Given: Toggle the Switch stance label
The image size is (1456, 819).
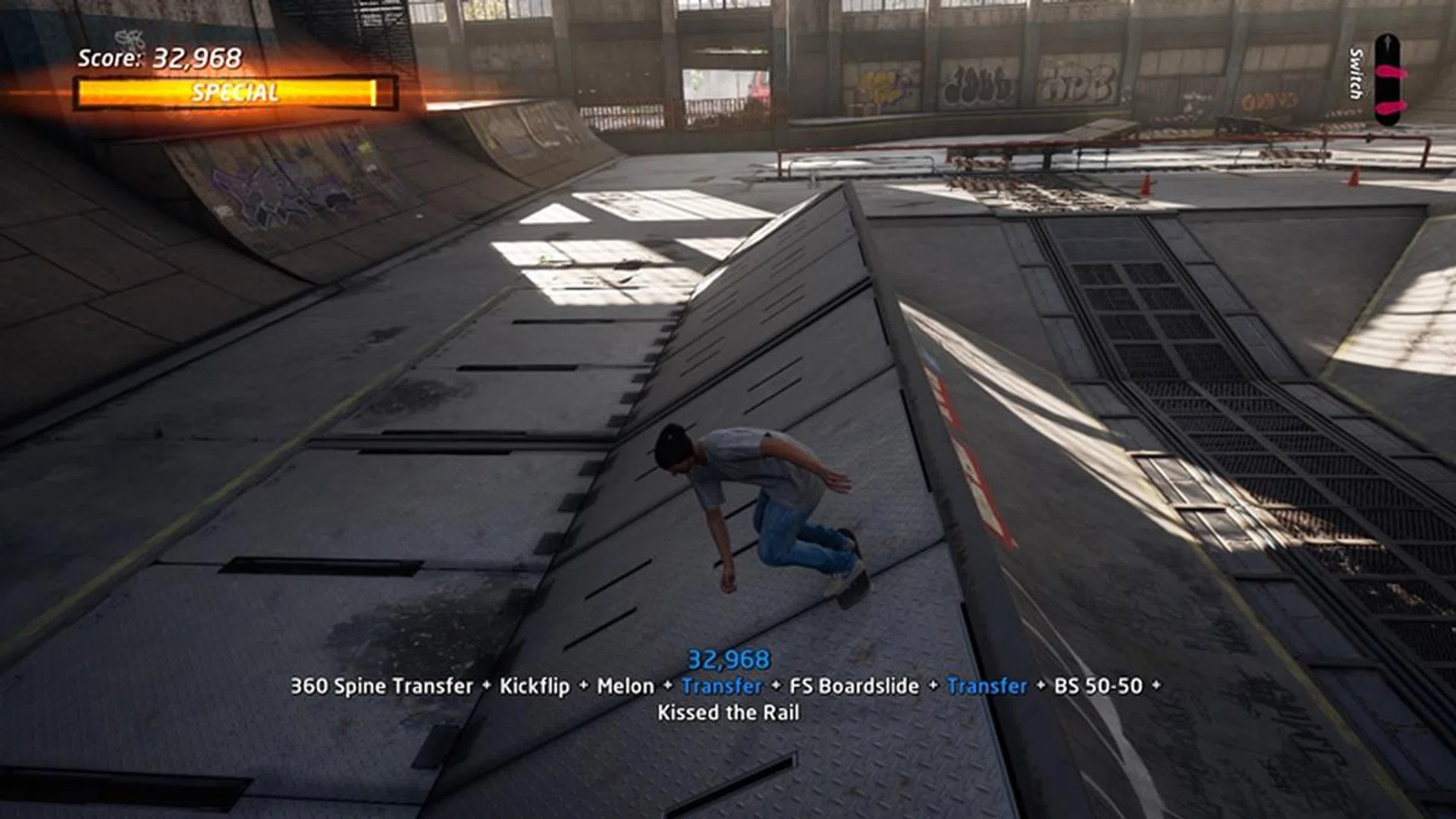Looking at the screenshot, I should pyautogui.click(x=1355, y=72).
